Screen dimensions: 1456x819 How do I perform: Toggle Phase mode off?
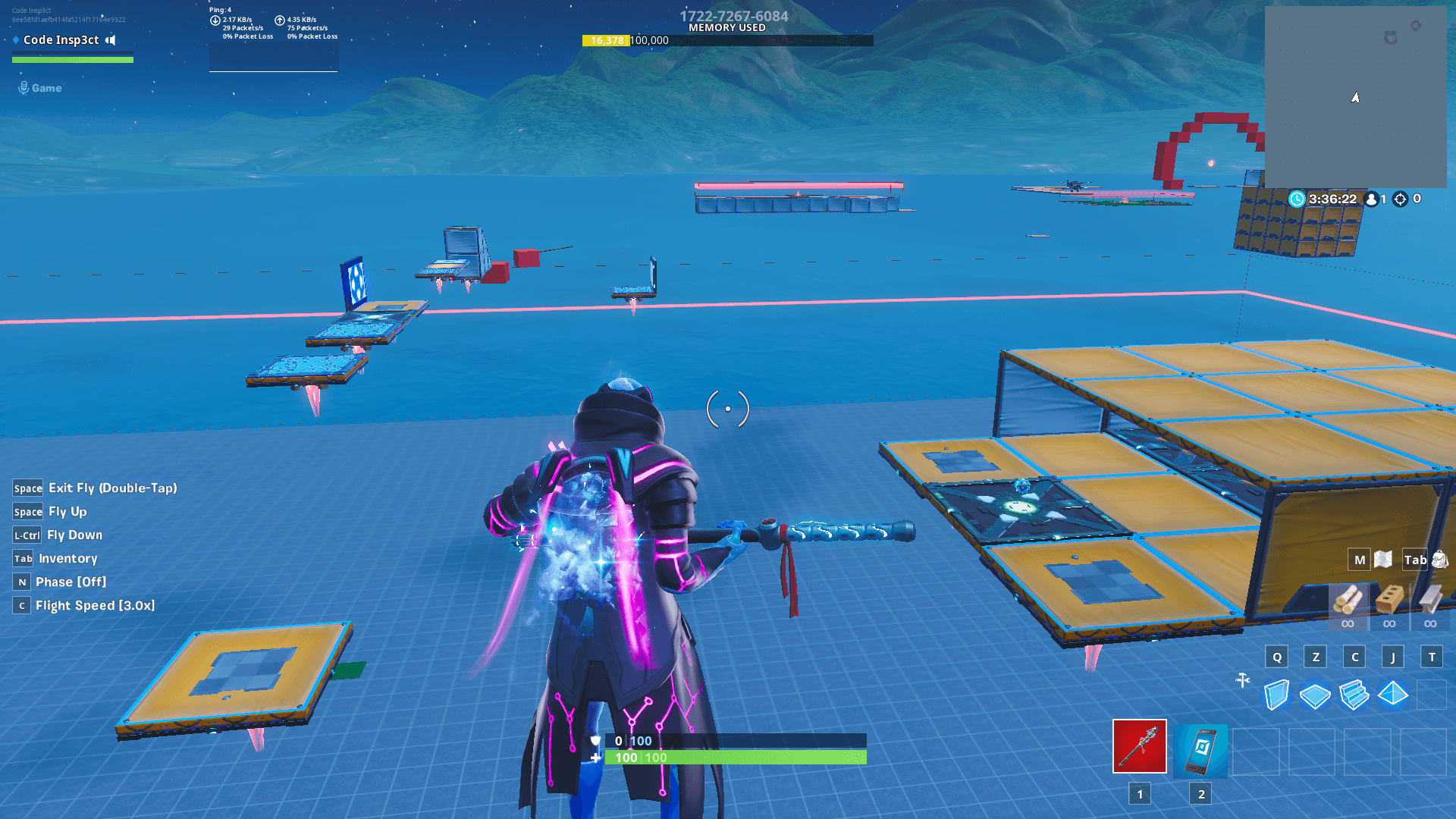20,582
